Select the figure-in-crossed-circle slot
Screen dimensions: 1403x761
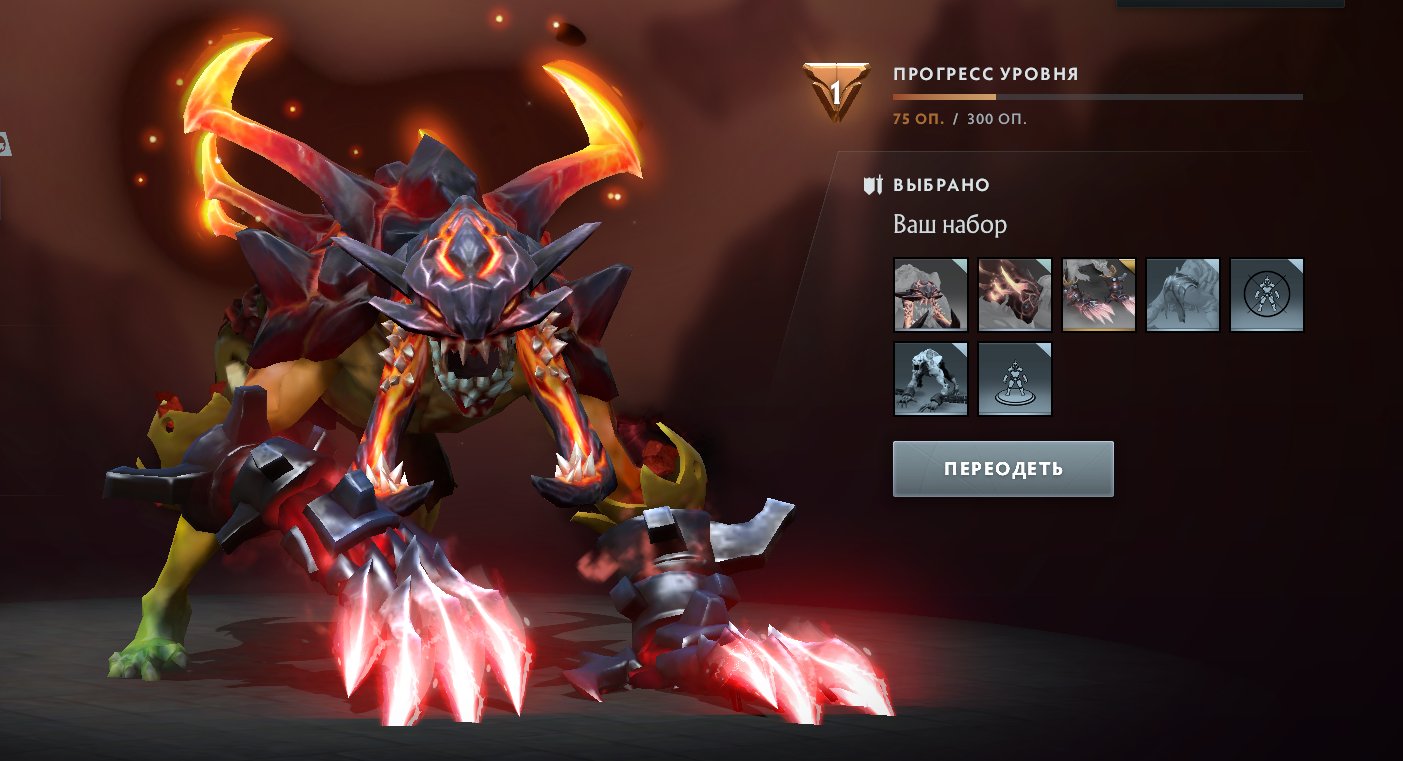pos(1266,295)
